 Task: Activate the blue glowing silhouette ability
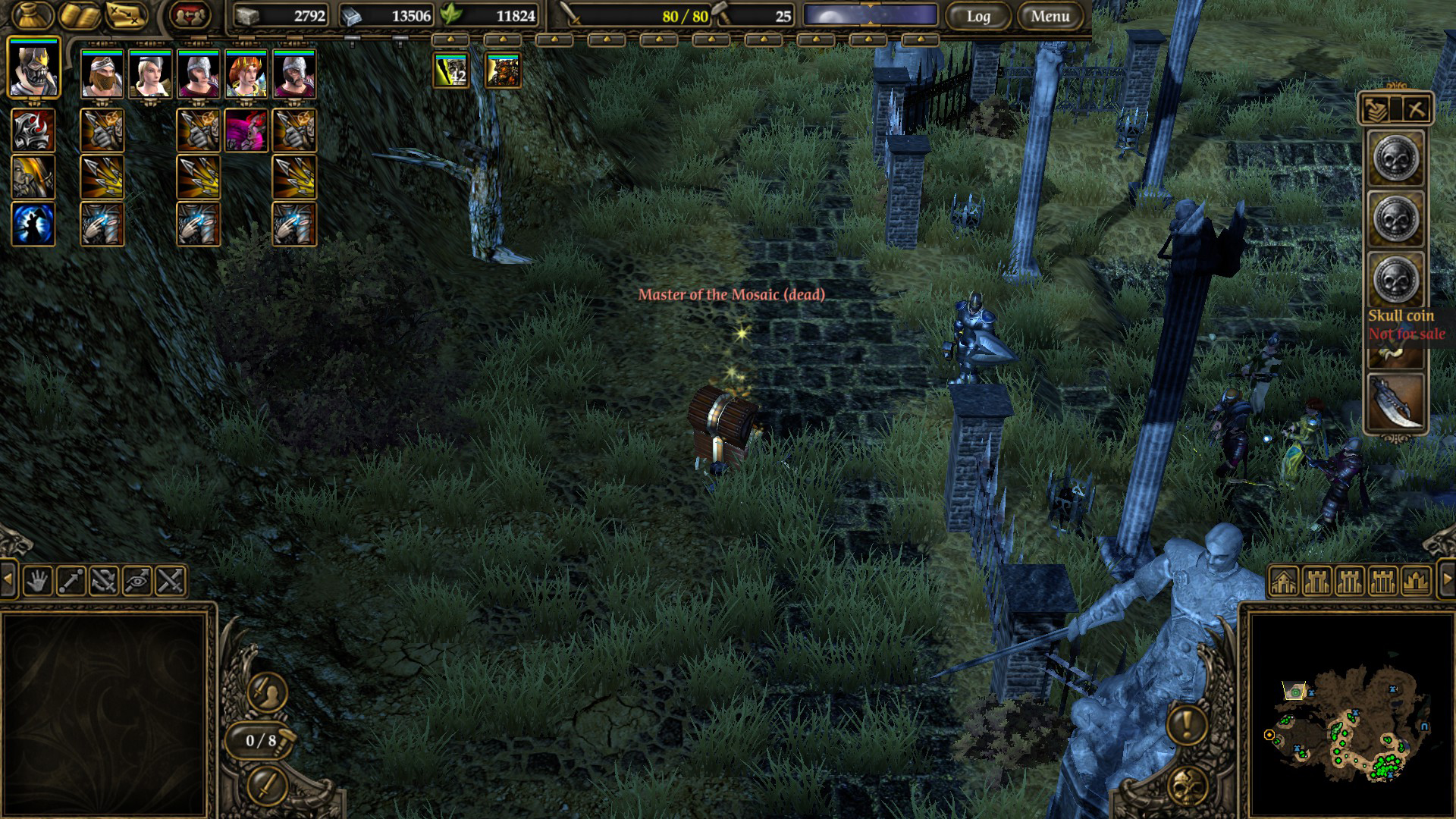coord(33,224)
